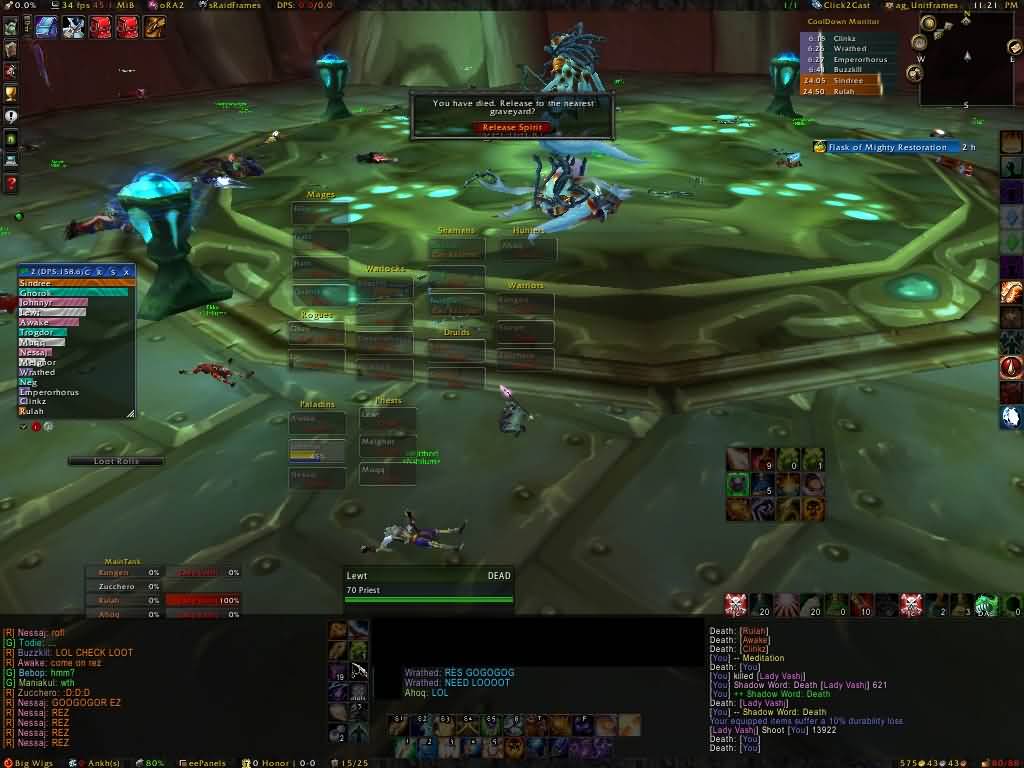Viewport: 1024px width, 768px height.
Task: Click the minimap
Action: pyautogui.click(x=966, y=70)
